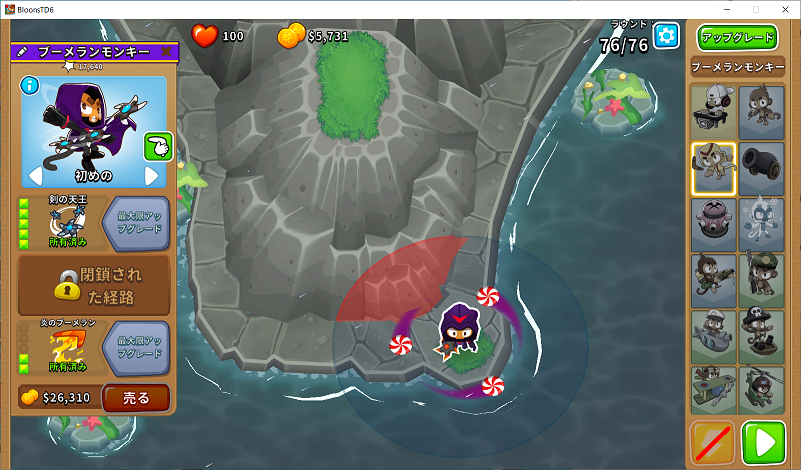Switch to the next targeting option arrow

click(152, 177)
